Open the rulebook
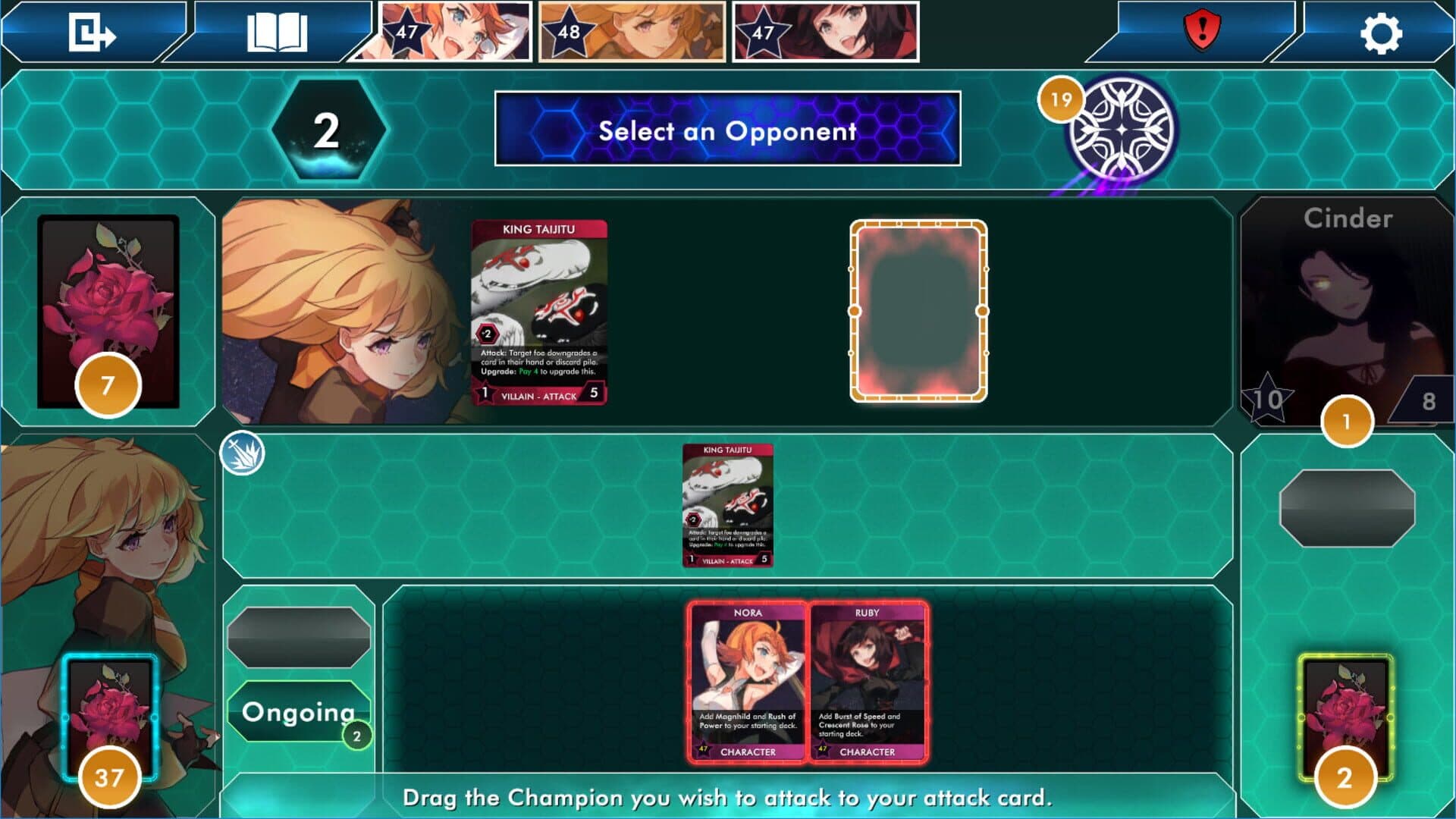This screenshot has width=1456, height=819. 277,33
